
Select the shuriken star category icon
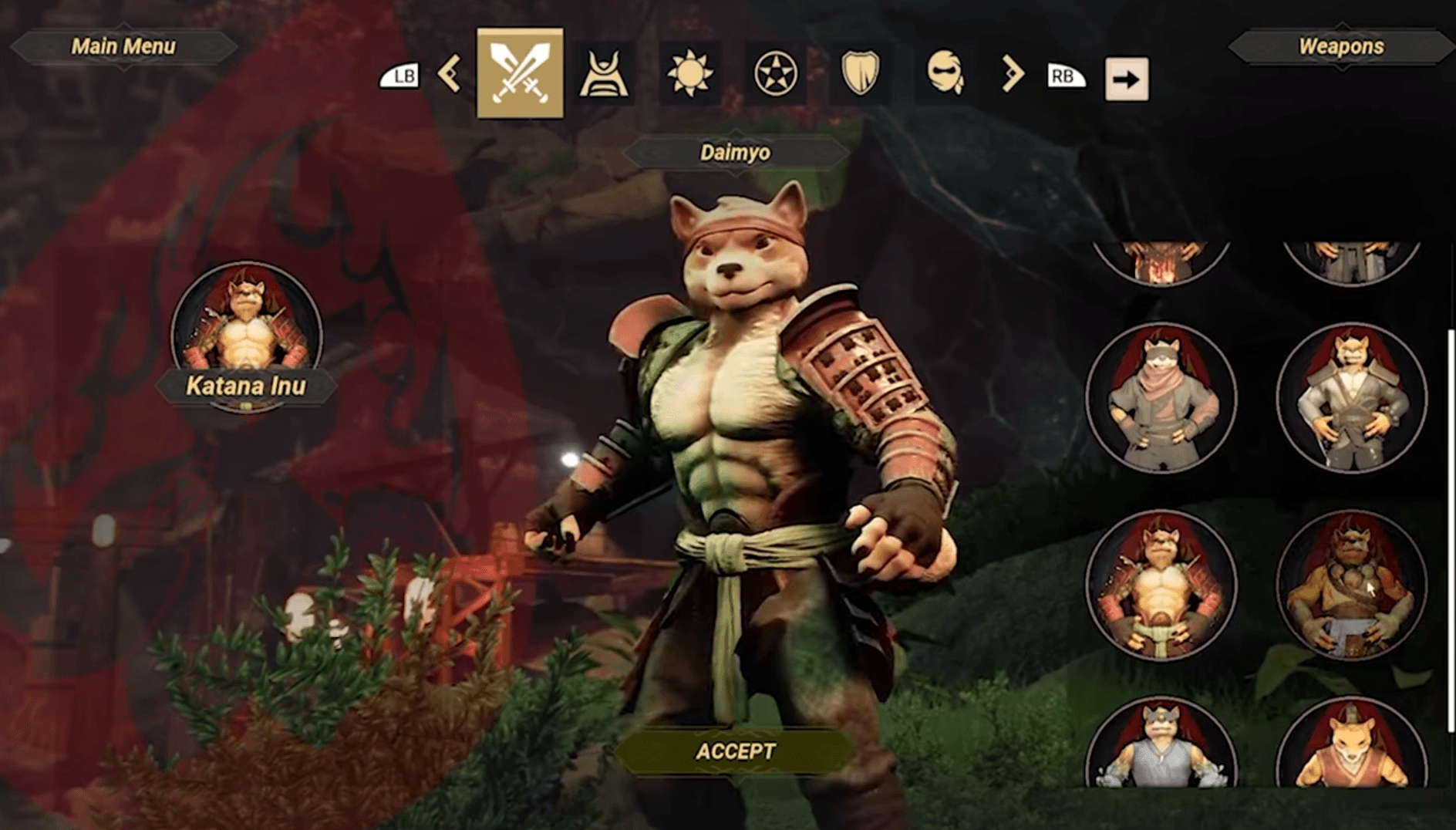[x=775, y=75]
